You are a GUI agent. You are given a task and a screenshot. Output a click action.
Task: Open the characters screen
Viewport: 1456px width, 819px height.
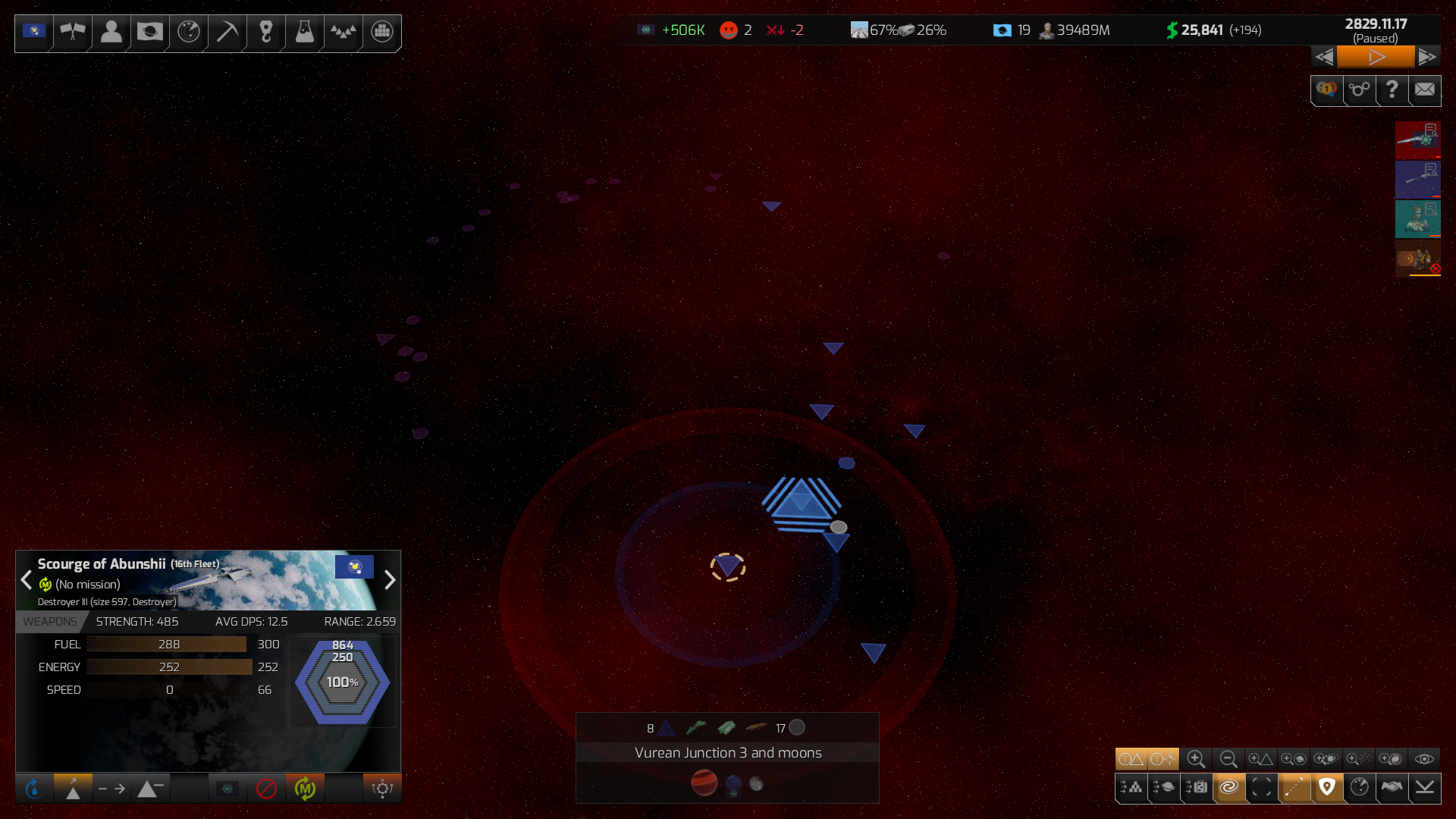pos(111,32)
